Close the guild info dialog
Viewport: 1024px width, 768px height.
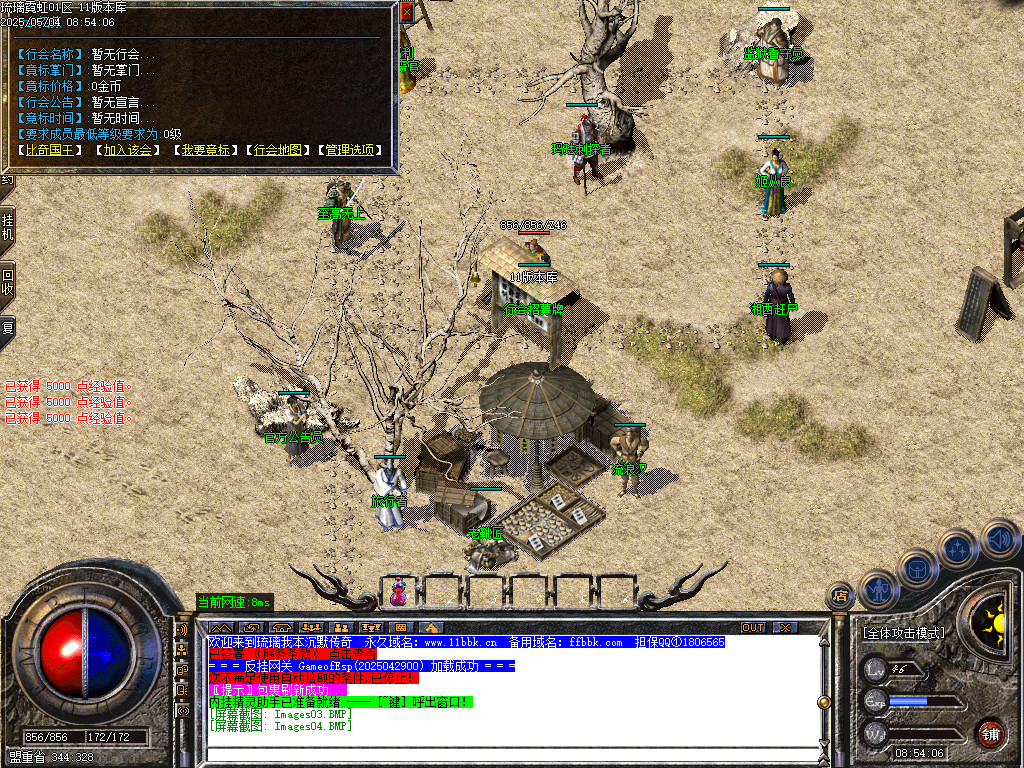406,12
